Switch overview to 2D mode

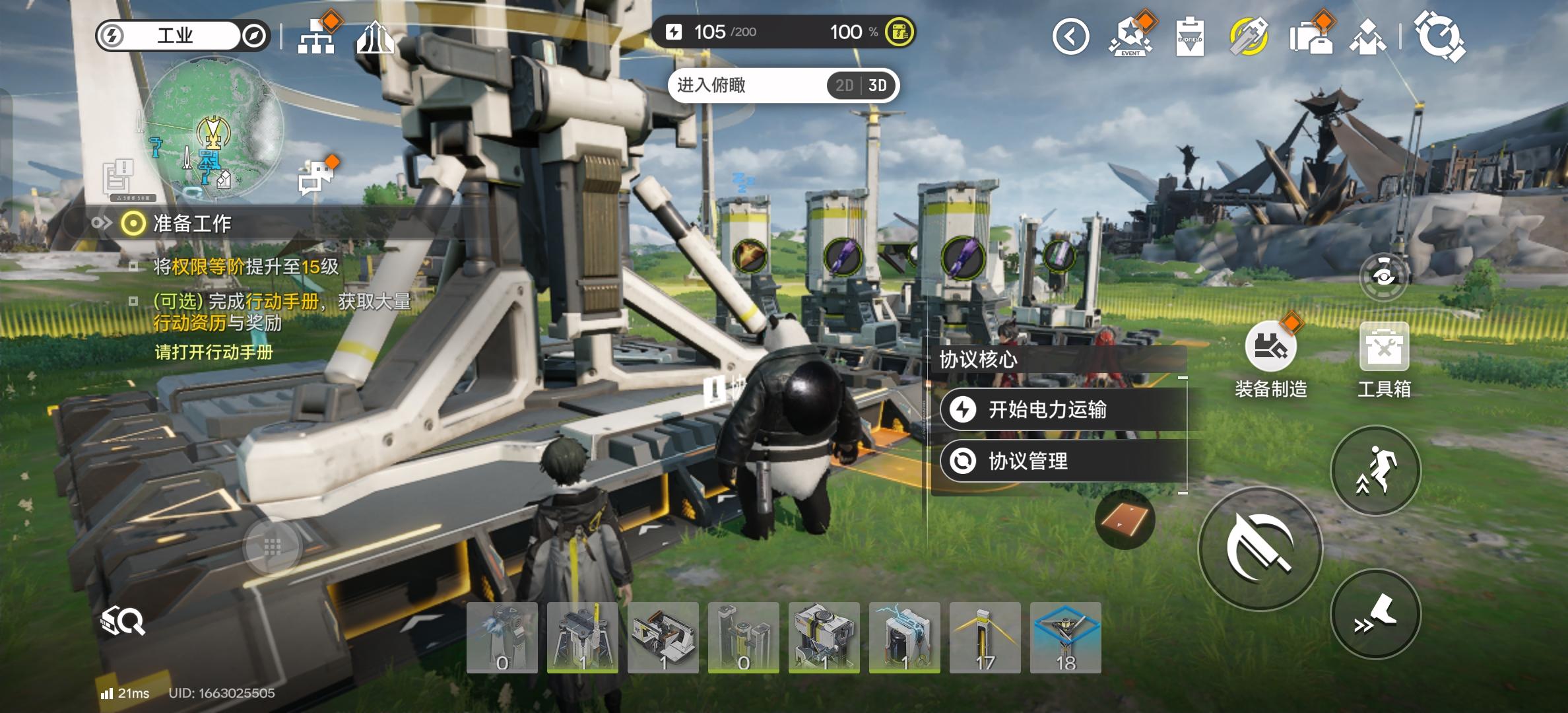pos(844,86)
